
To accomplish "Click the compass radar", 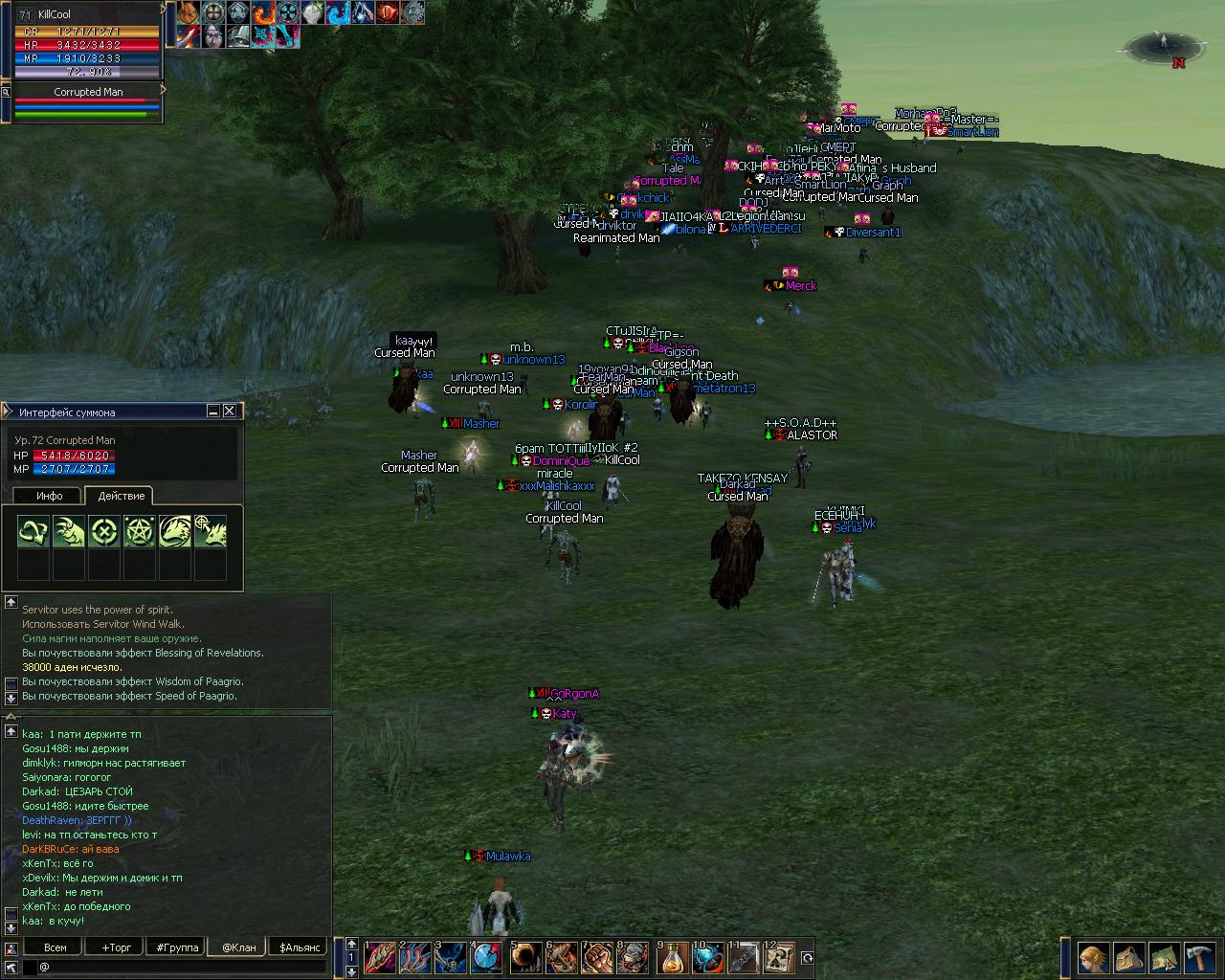I will (1165, 45).
